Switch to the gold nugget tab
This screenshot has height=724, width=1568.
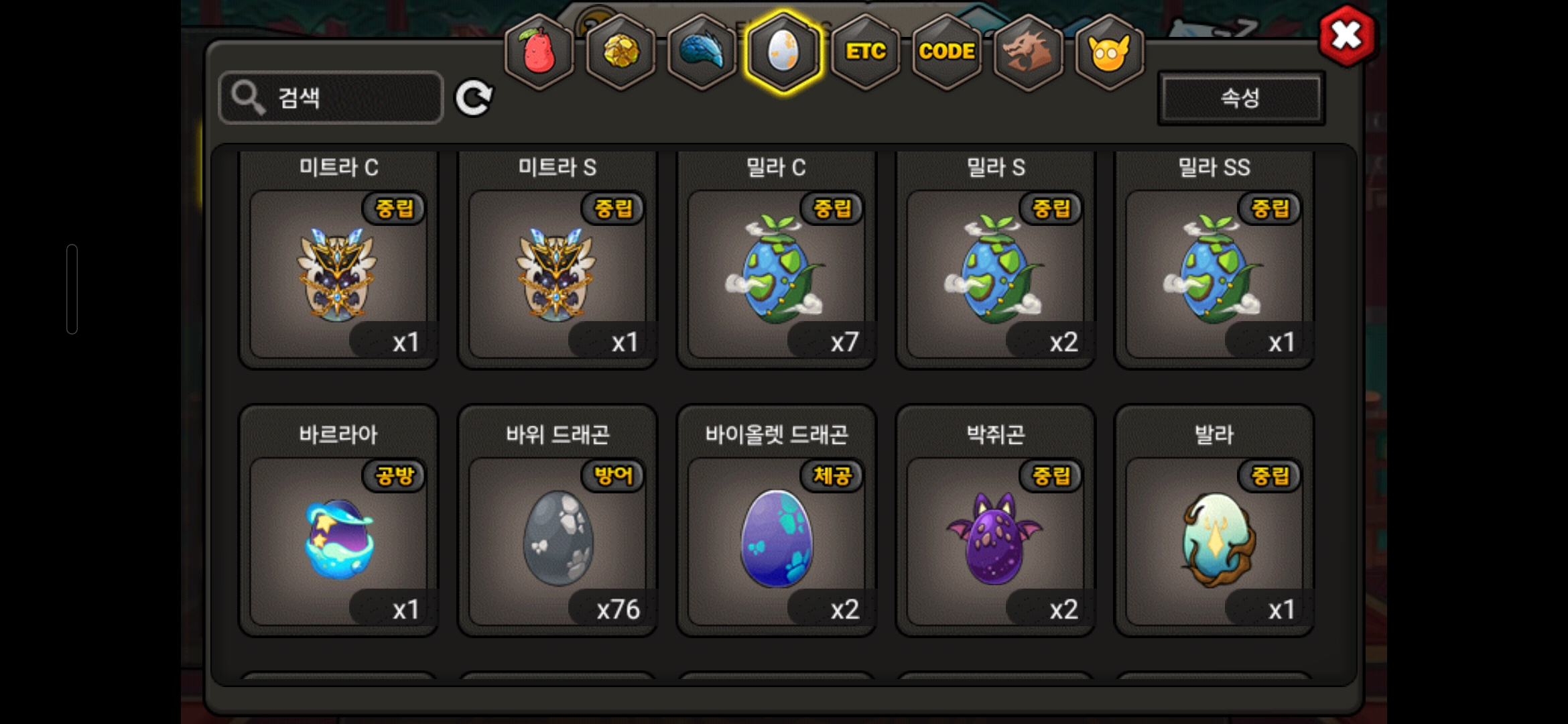pos(621,52)
